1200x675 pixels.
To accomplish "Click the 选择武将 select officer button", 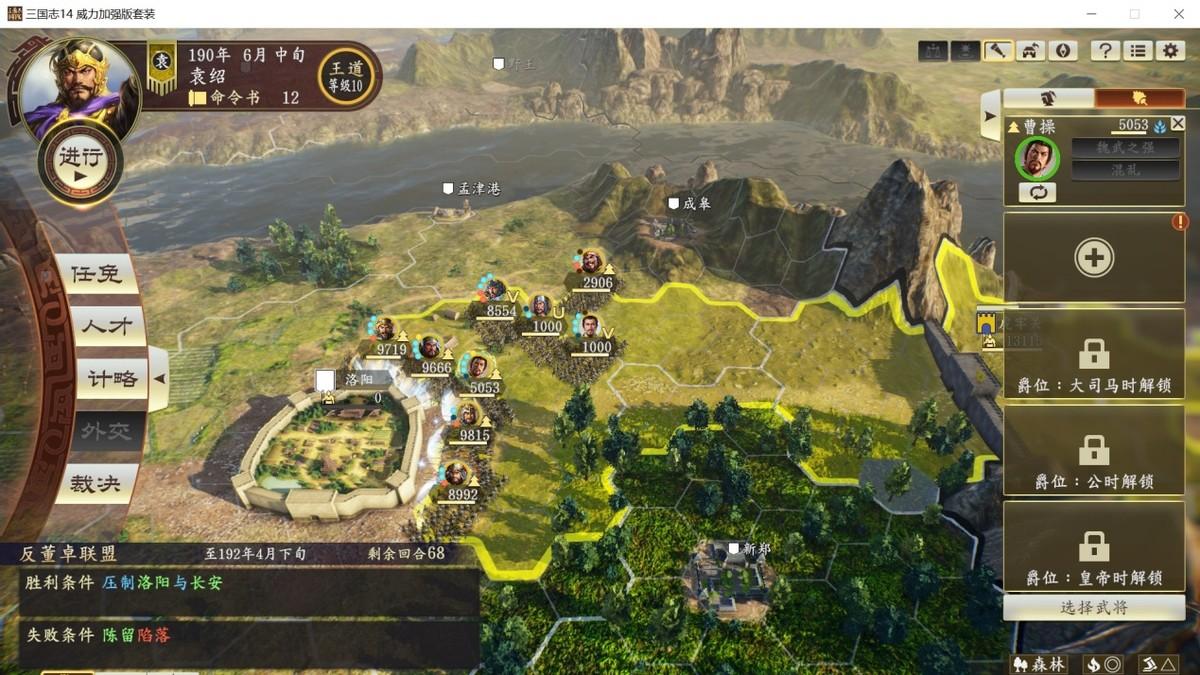I will point(1093,607).
